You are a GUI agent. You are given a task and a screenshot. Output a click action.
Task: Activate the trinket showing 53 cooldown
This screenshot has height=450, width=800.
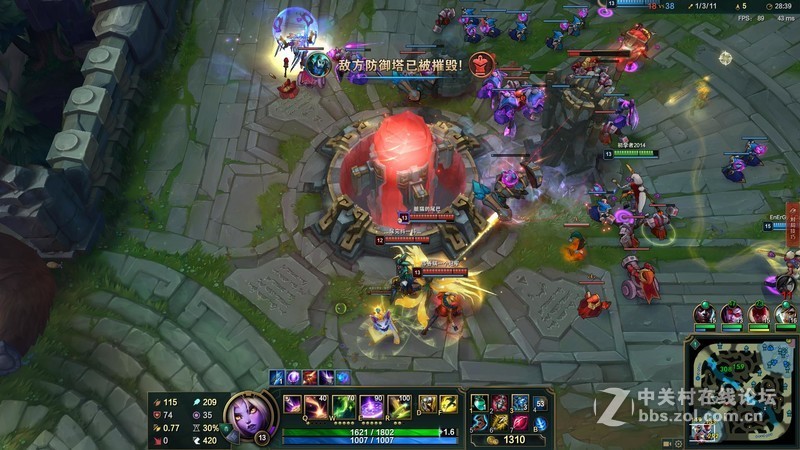click(539, 403)
